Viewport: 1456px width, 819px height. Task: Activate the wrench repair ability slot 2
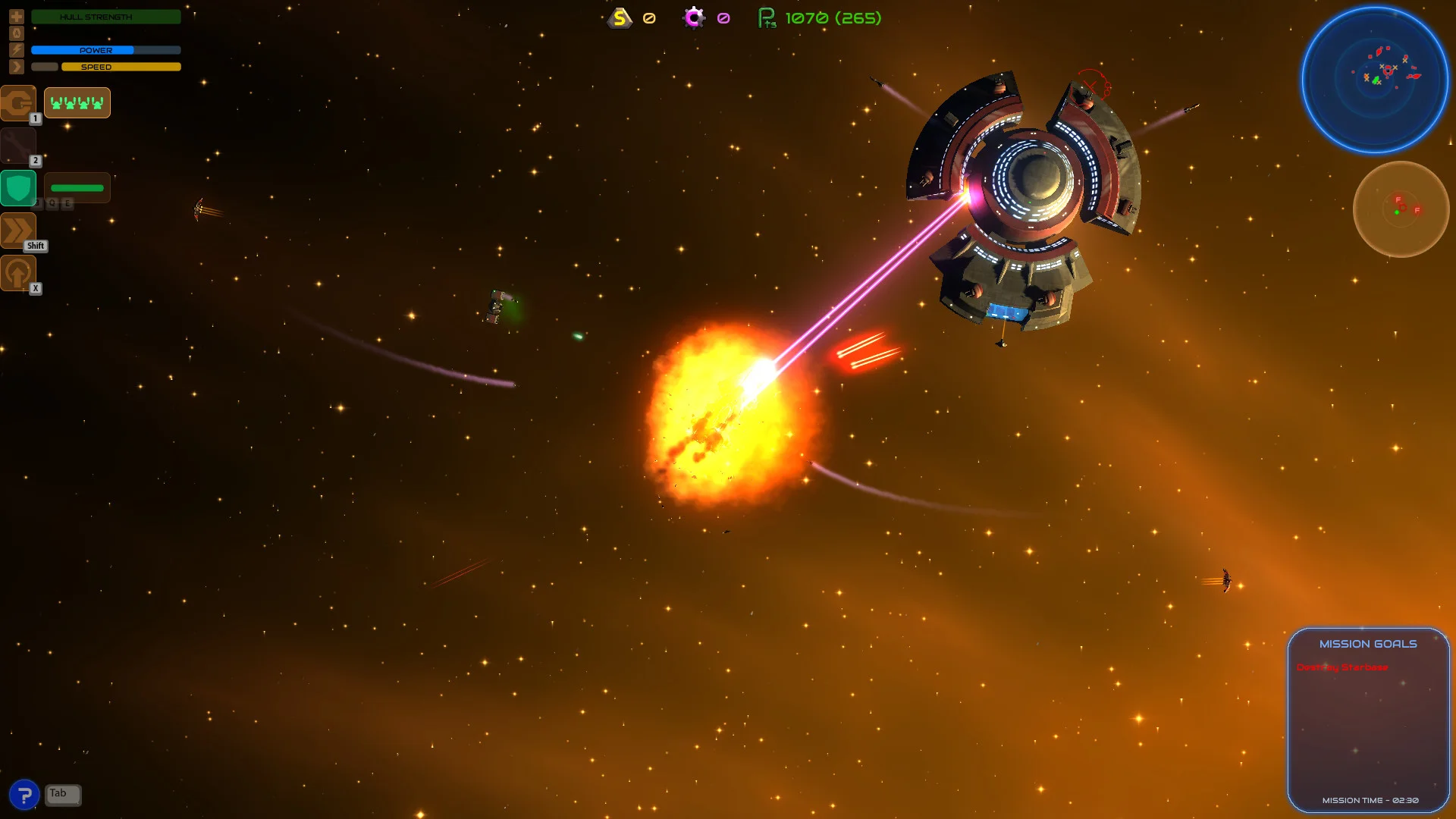point(19,144)
